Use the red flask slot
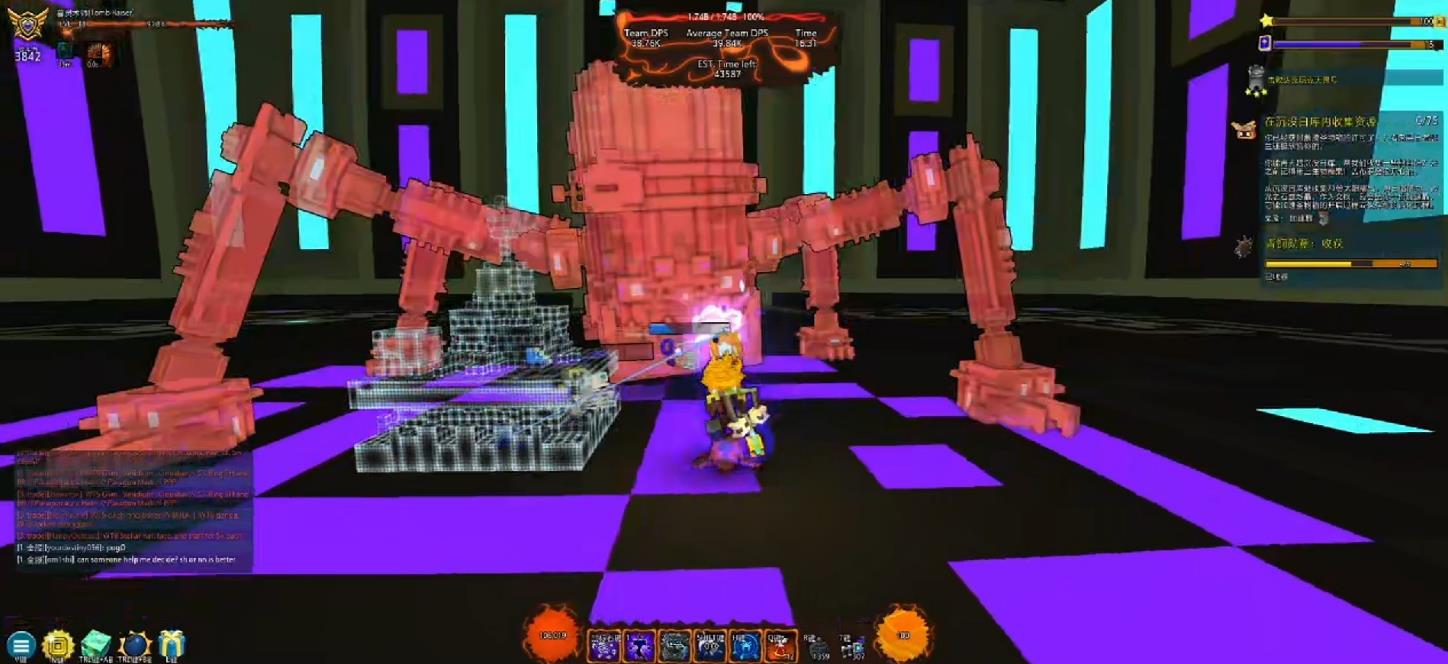Image resolution: width=1448 pixels, height=664 pixels. [x=781, y=646]
